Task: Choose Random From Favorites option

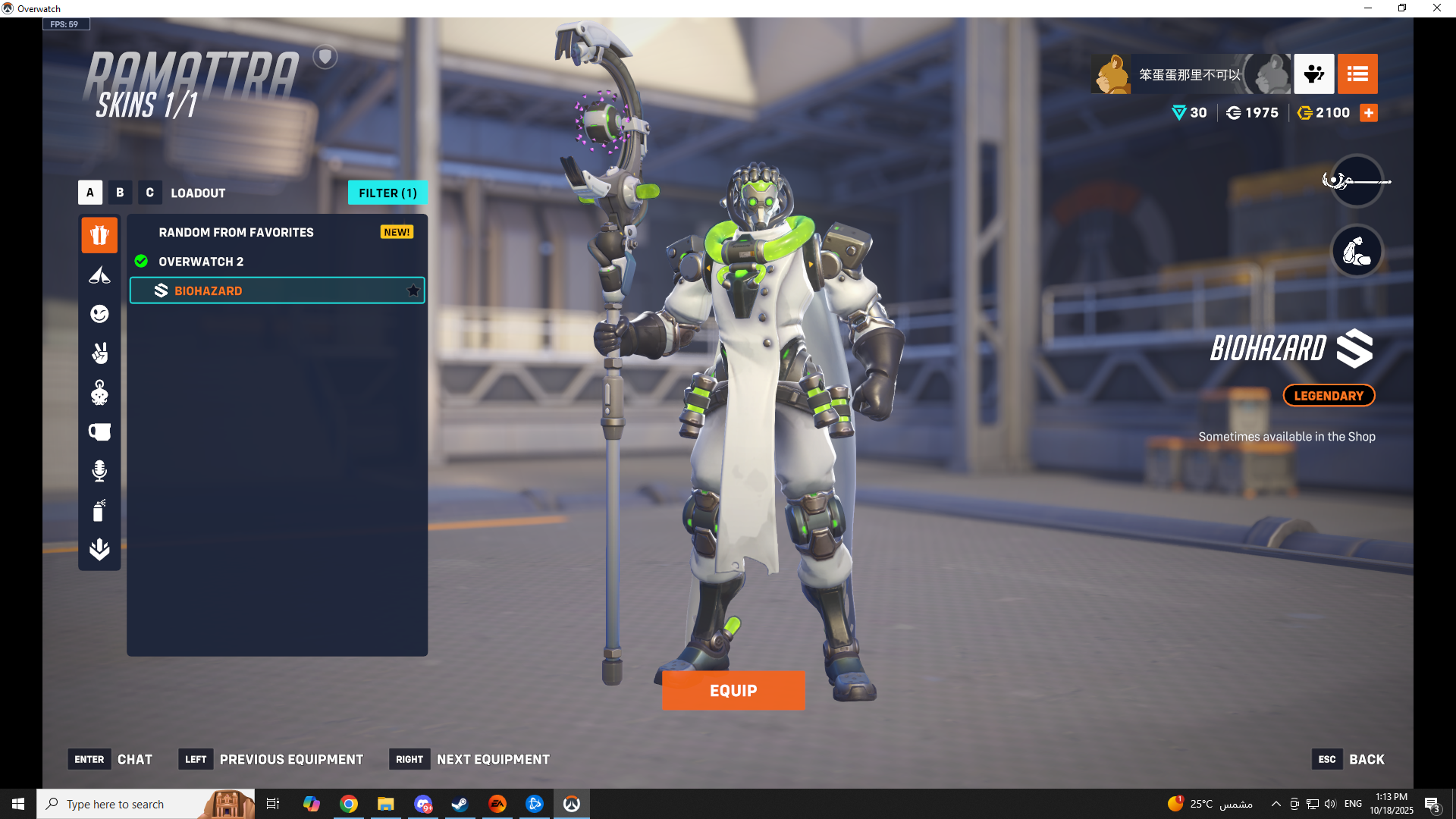Action: point(236,232)
